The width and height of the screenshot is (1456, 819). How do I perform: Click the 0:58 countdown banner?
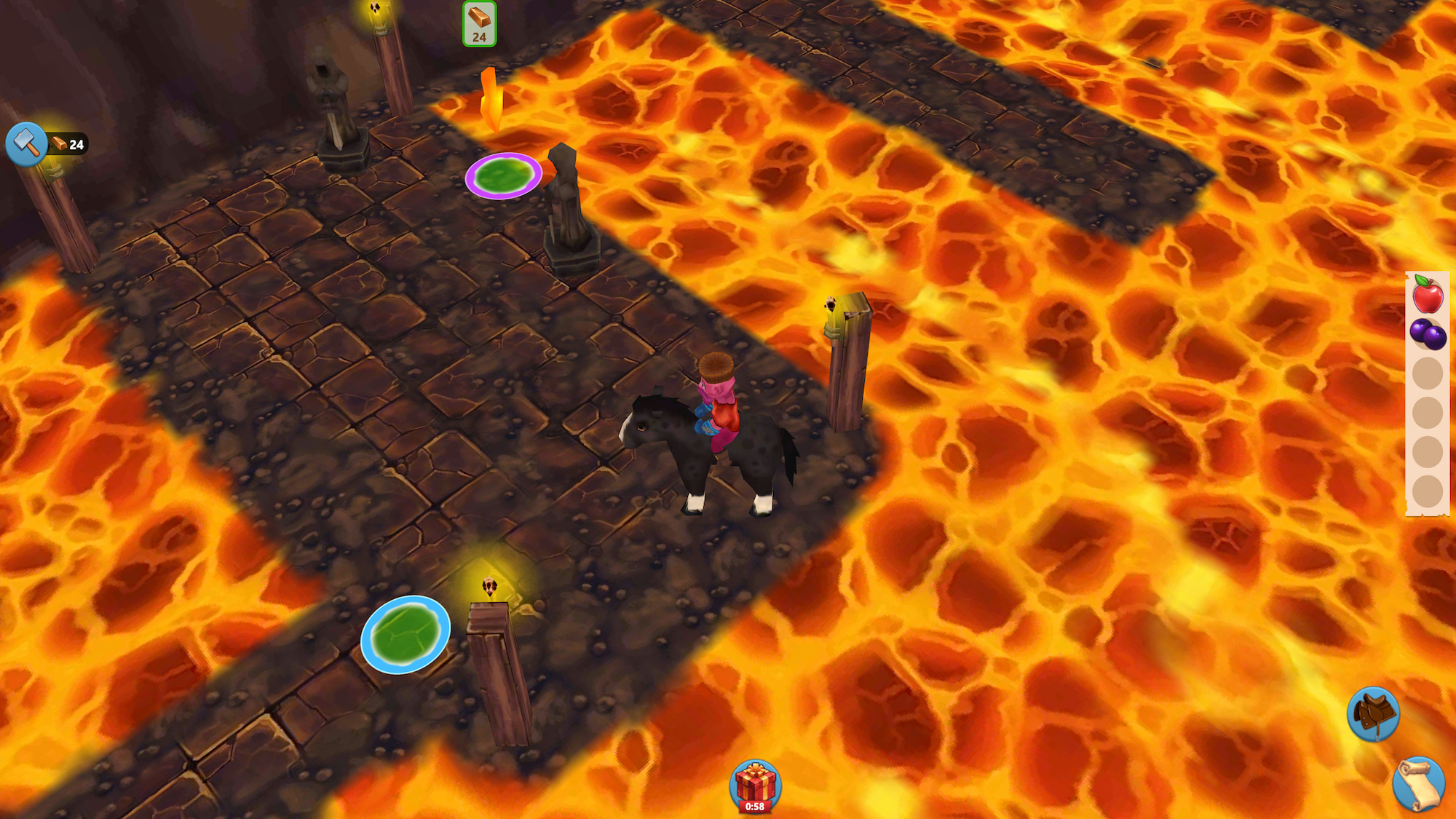pyautogui.click(x=755, y=805)
